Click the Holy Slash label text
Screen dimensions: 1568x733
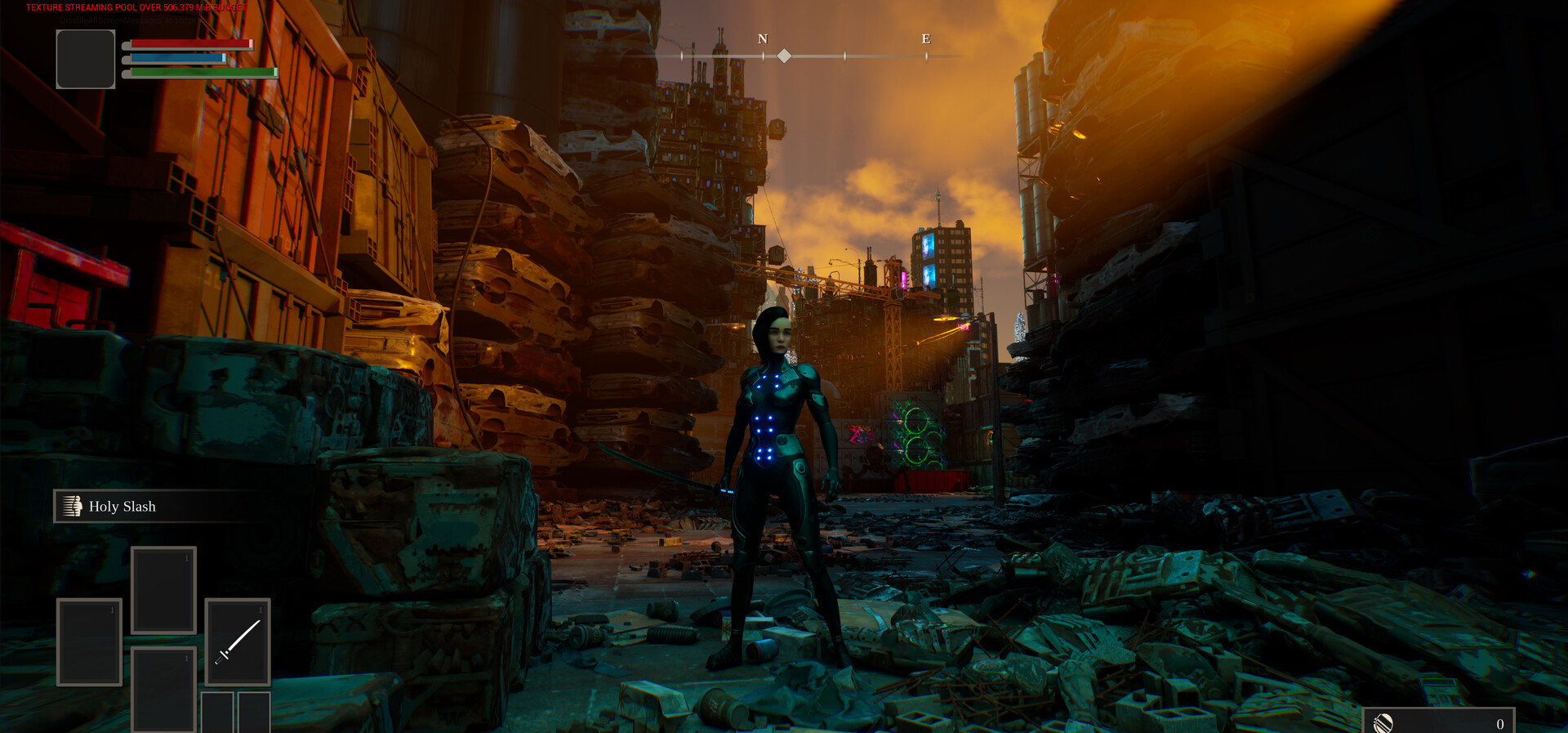point(123,507)
